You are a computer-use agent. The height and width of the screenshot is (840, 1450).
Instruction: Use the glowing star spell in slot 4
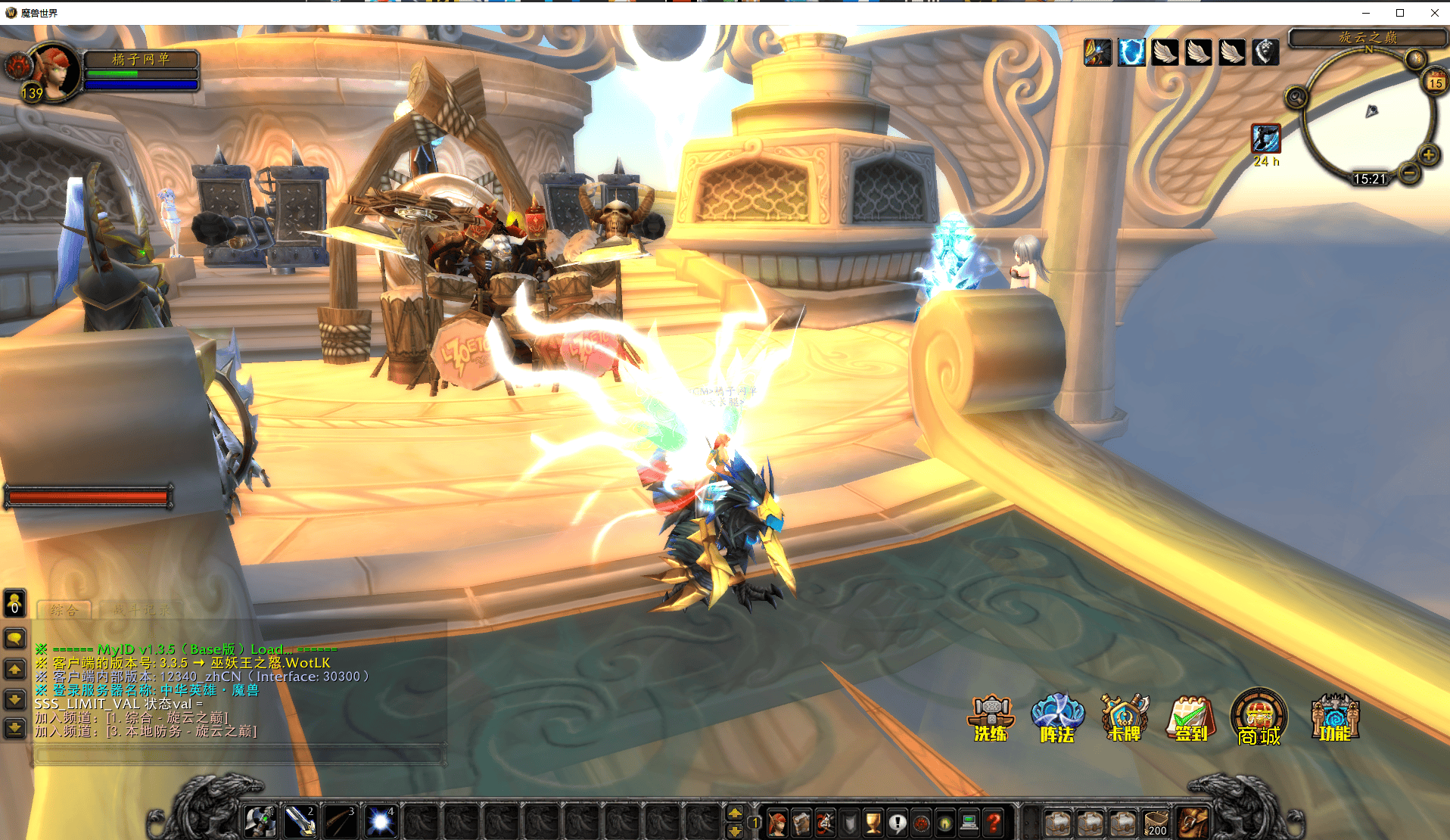coord(380,821)
